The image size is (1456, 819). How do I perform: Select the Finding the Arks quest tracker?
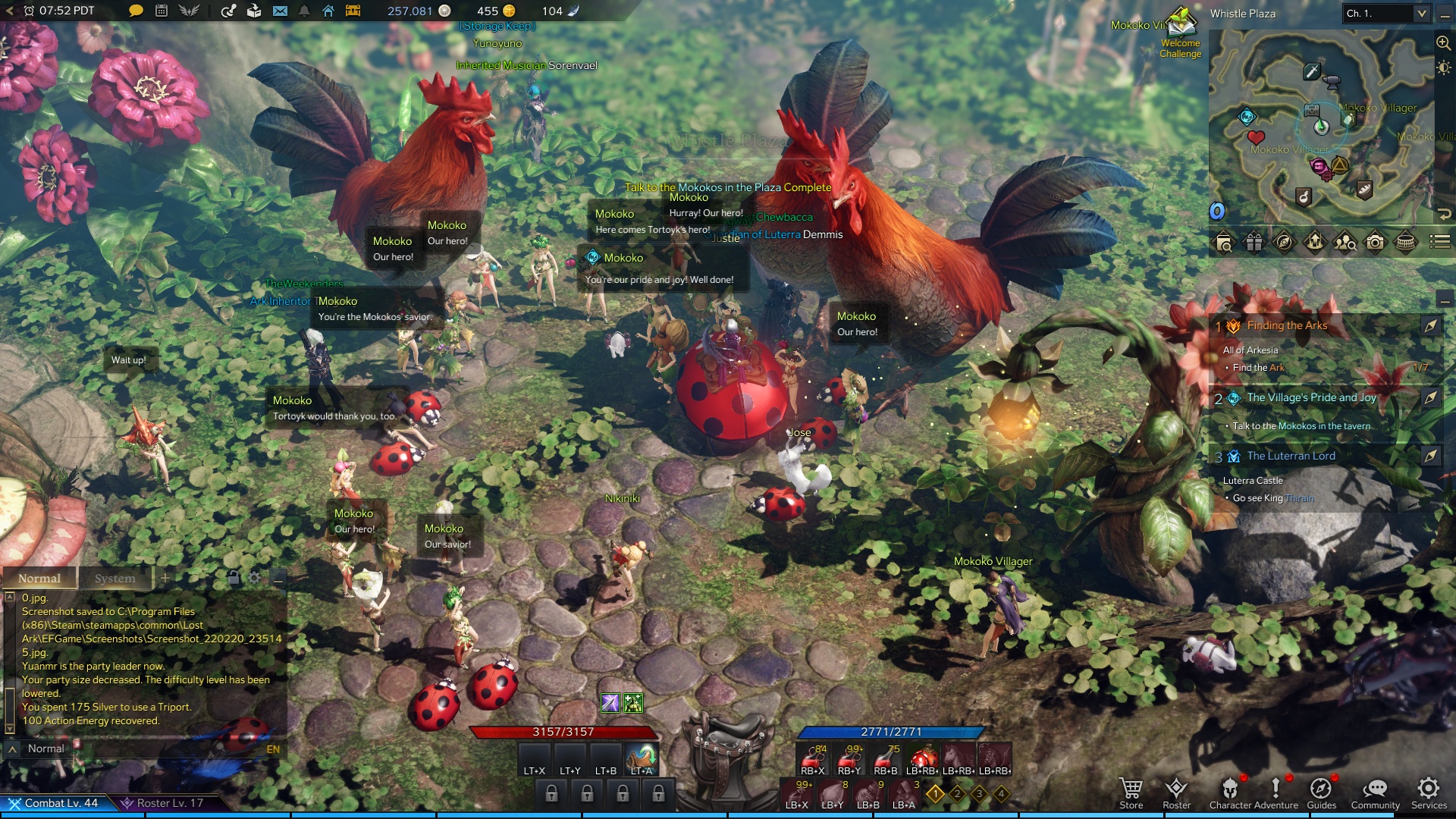point(1287,325)
